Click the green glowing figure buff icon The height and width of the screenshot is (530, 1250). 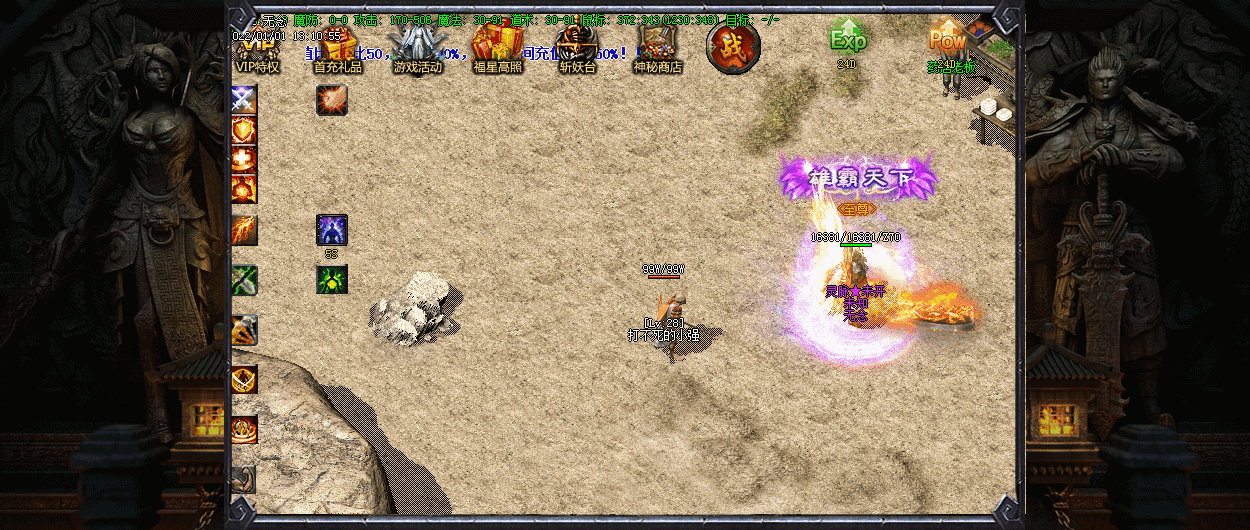pyautogui.click(x=332, y=280)
